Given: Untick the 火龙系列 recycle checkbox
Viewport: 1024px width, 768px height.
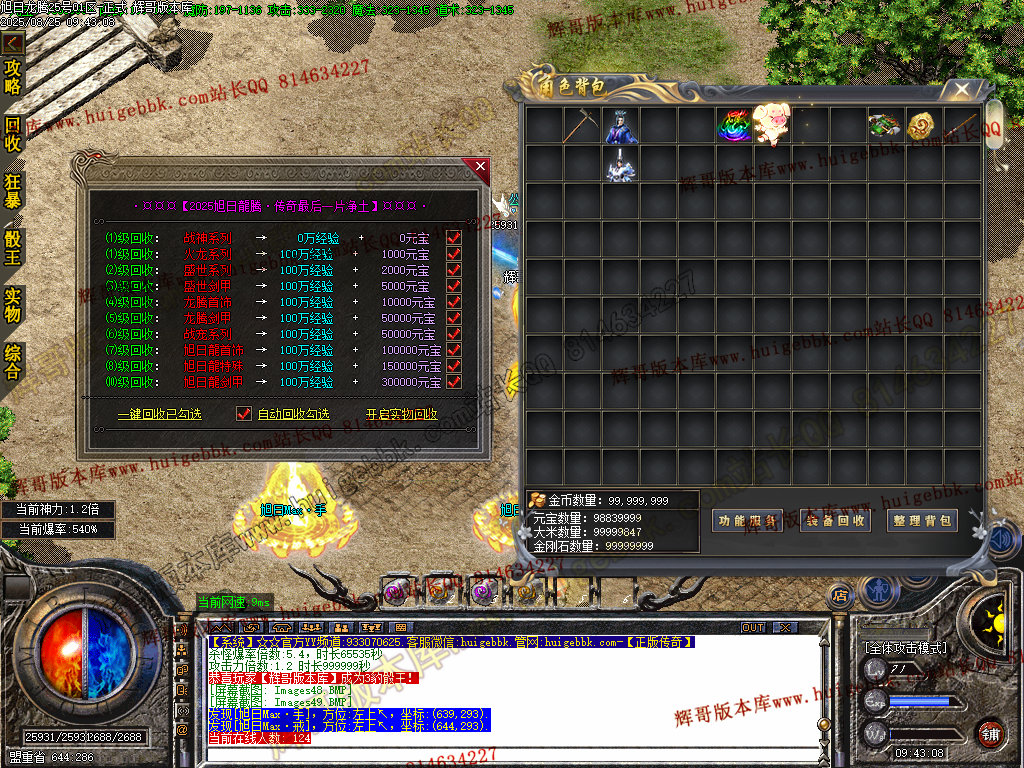Looking at the screenshot, I should tap(454, 254).
